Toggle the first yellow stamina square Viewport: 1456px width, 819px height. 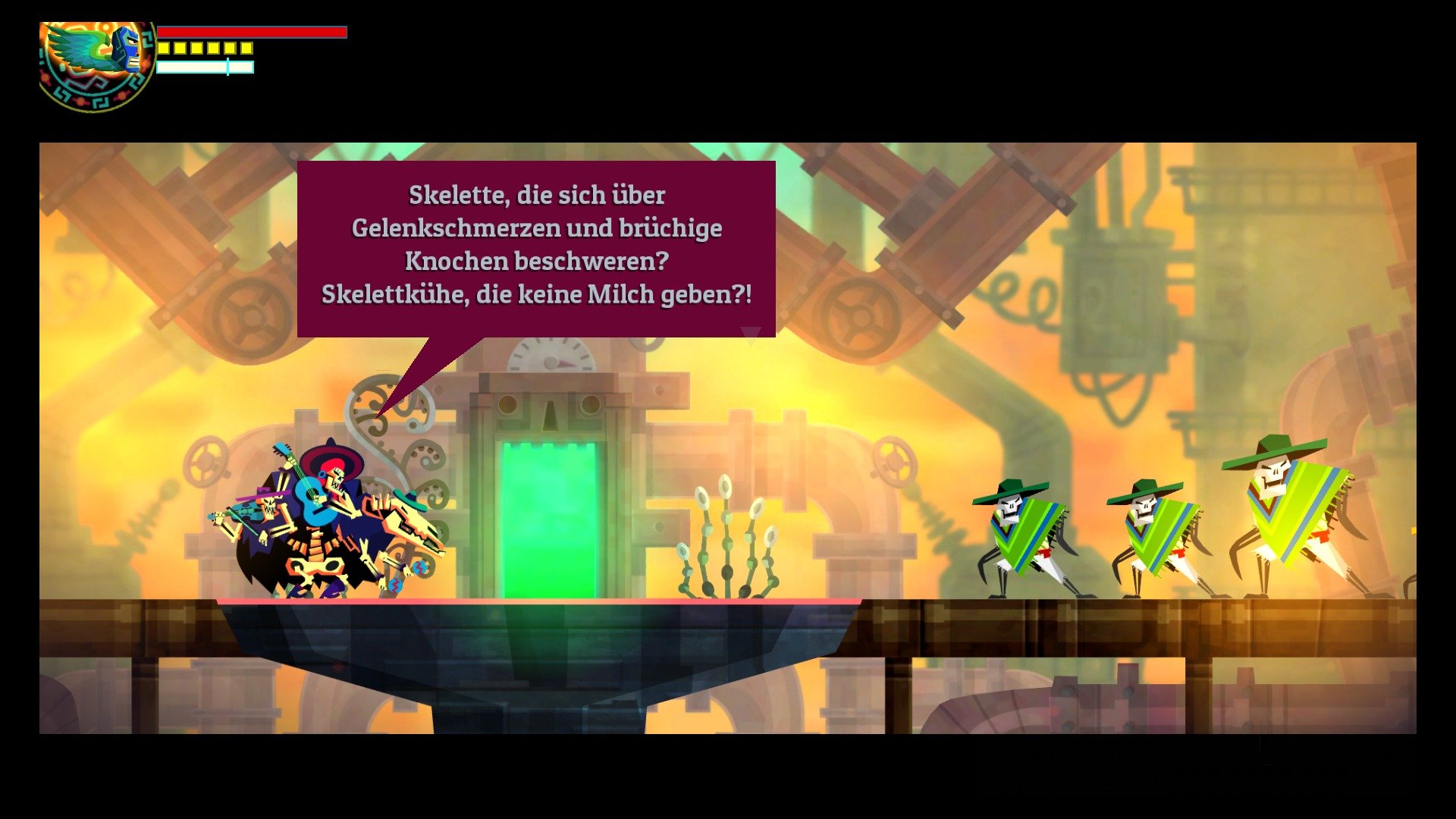point(164,49)
